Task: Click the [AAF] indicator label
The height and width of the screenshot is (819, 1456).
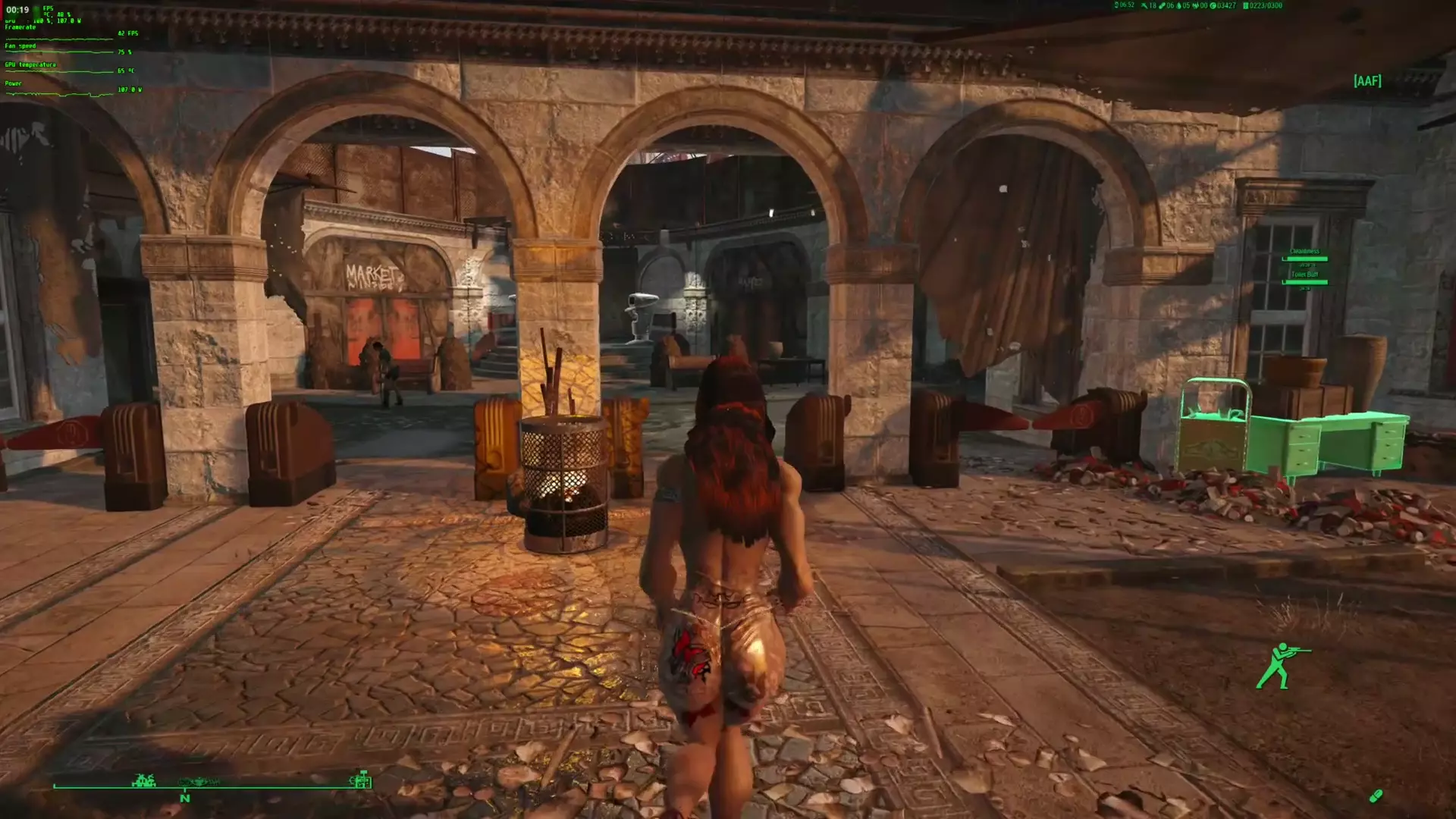Action: [x=1367, y=81]
